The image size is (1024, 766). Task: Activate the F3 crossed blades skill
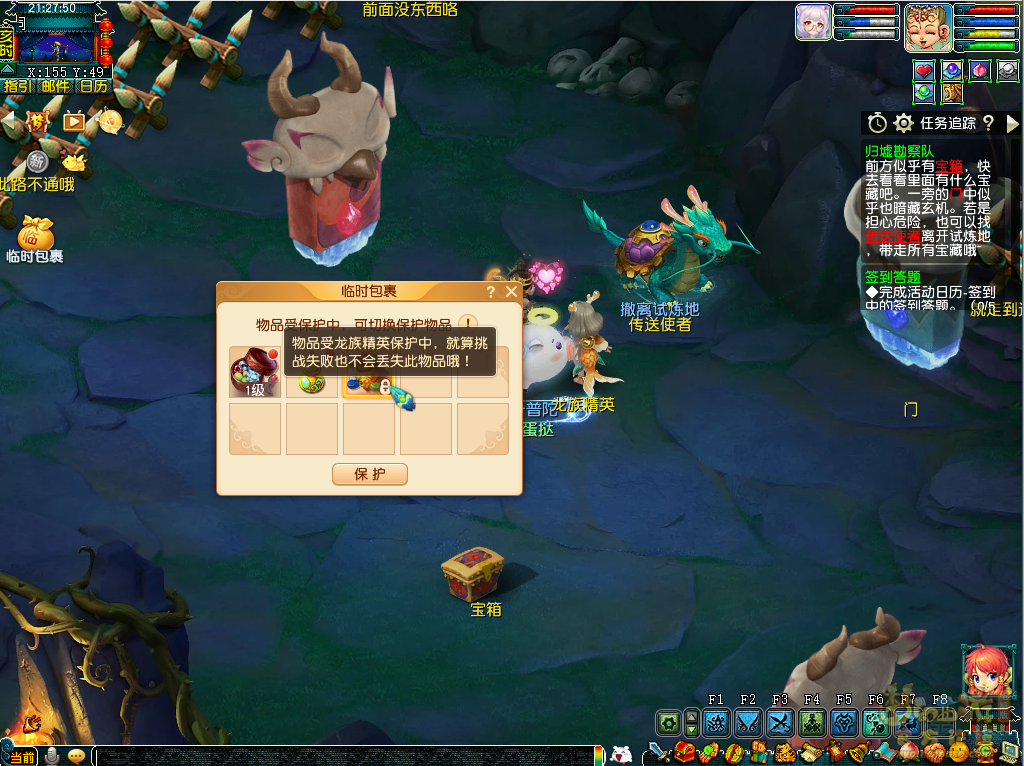click(780, 723)
